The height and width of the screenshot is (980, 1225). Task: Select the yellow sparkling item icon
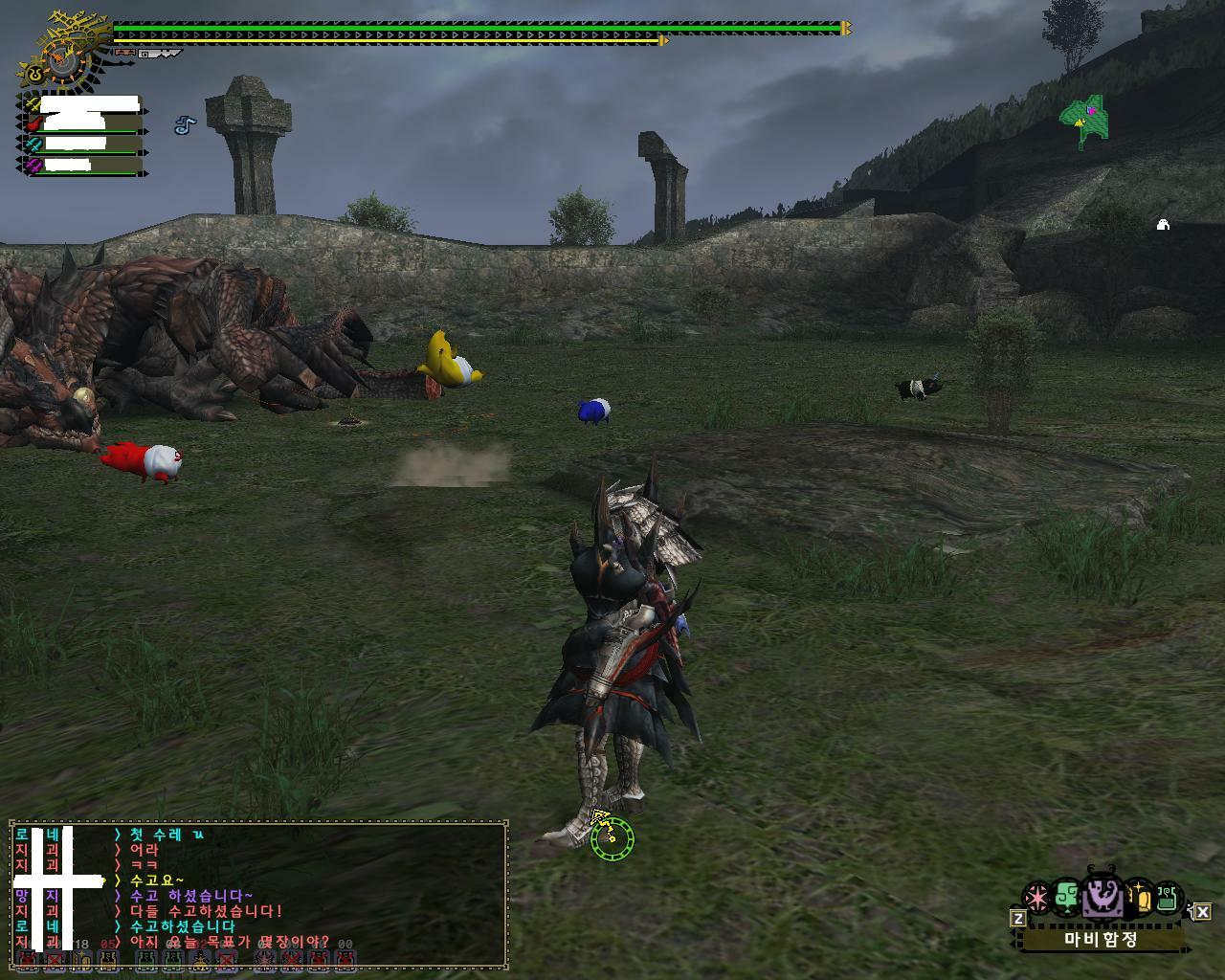(x=1139, y=898)
